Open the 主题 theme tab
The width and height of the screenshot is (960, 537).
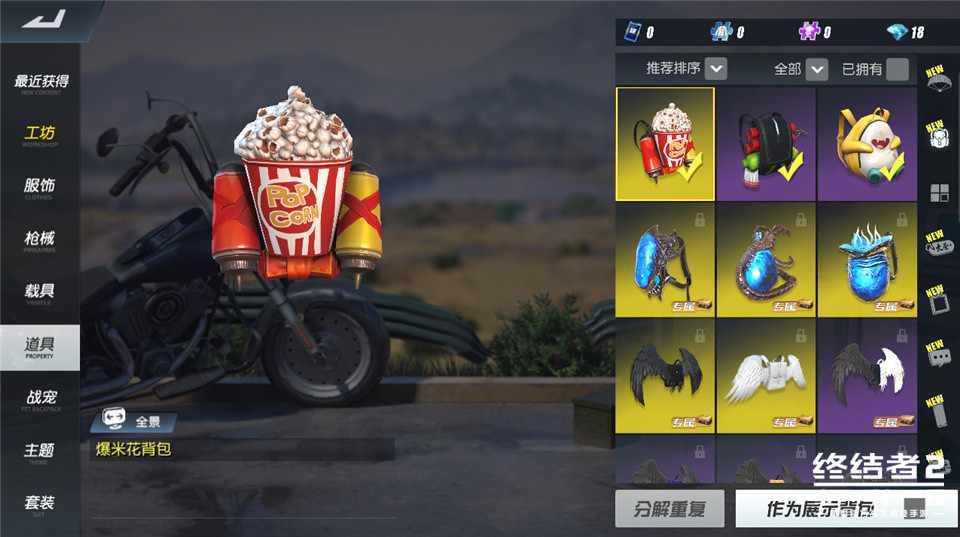click(x=41, y=452)
